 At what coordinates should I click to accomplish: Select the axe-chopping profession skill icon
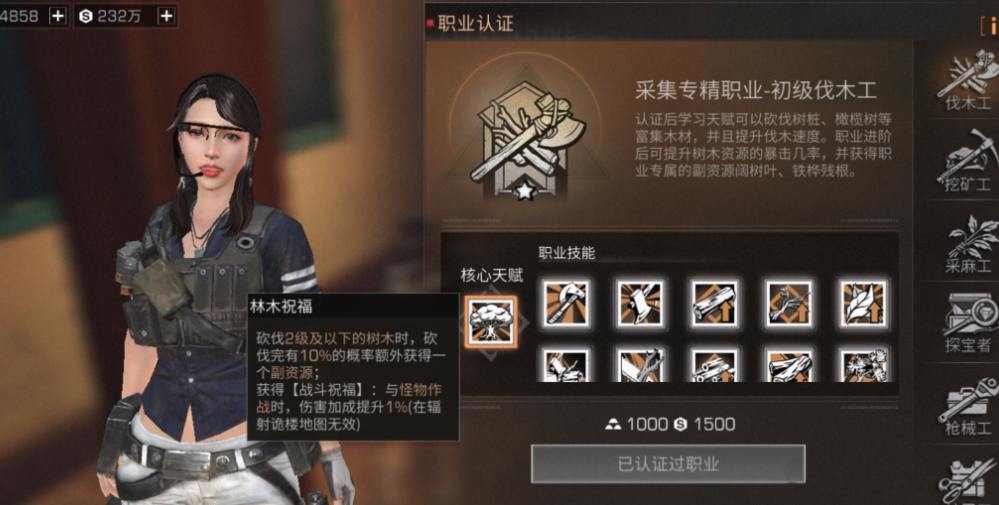tap(640, 303)
